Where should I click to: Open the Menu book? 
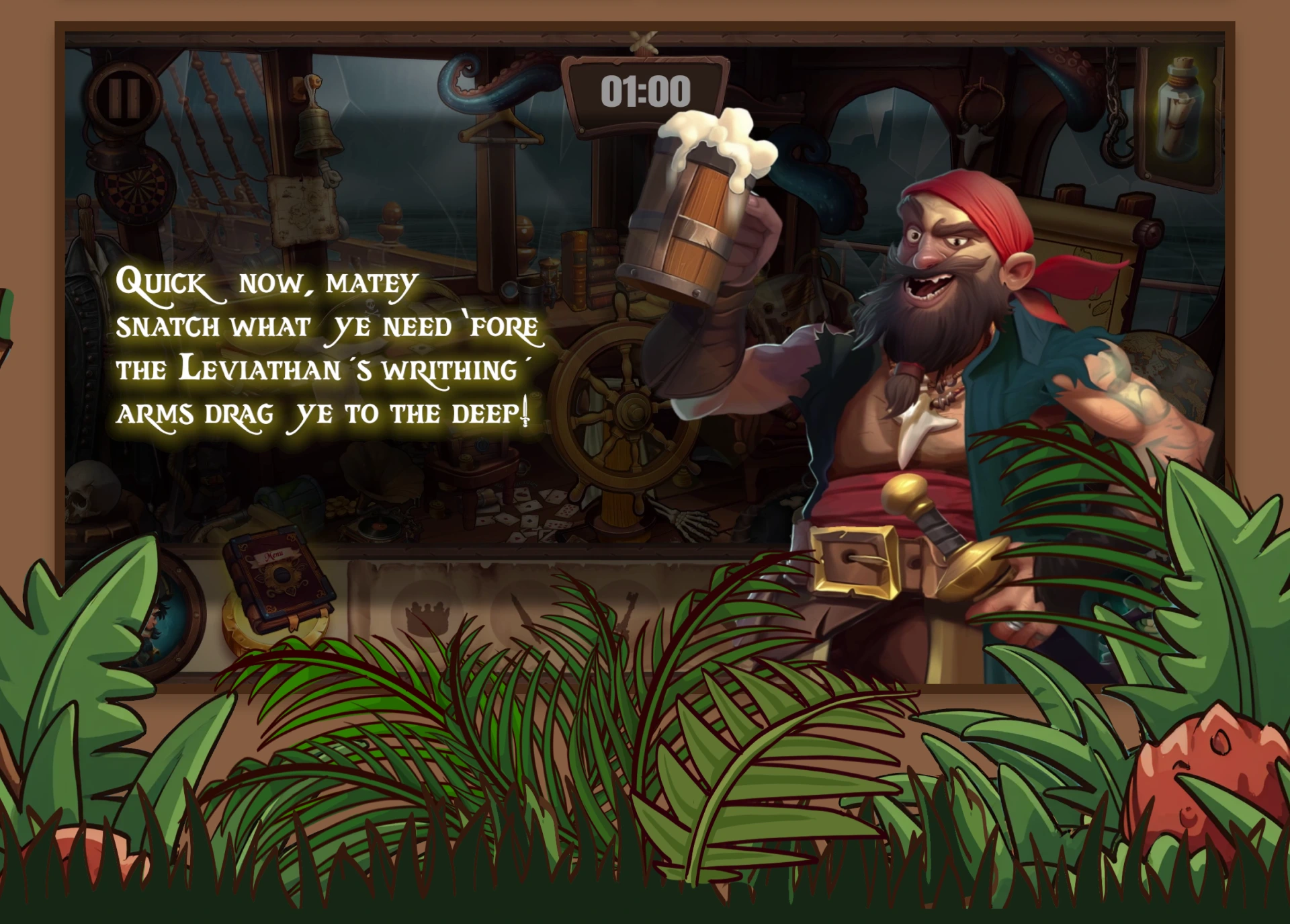(x=277, y=580)
